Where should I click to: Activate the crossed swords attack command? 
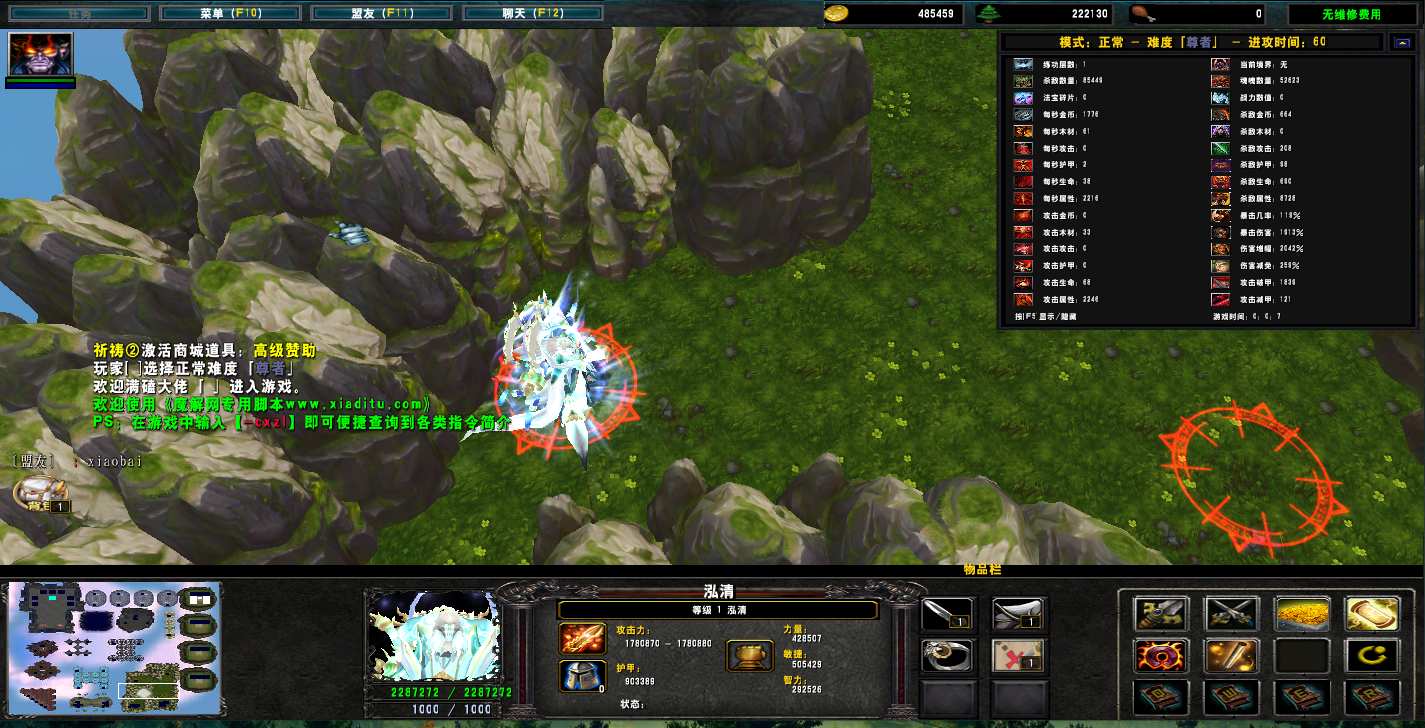tap(1231, 613)
